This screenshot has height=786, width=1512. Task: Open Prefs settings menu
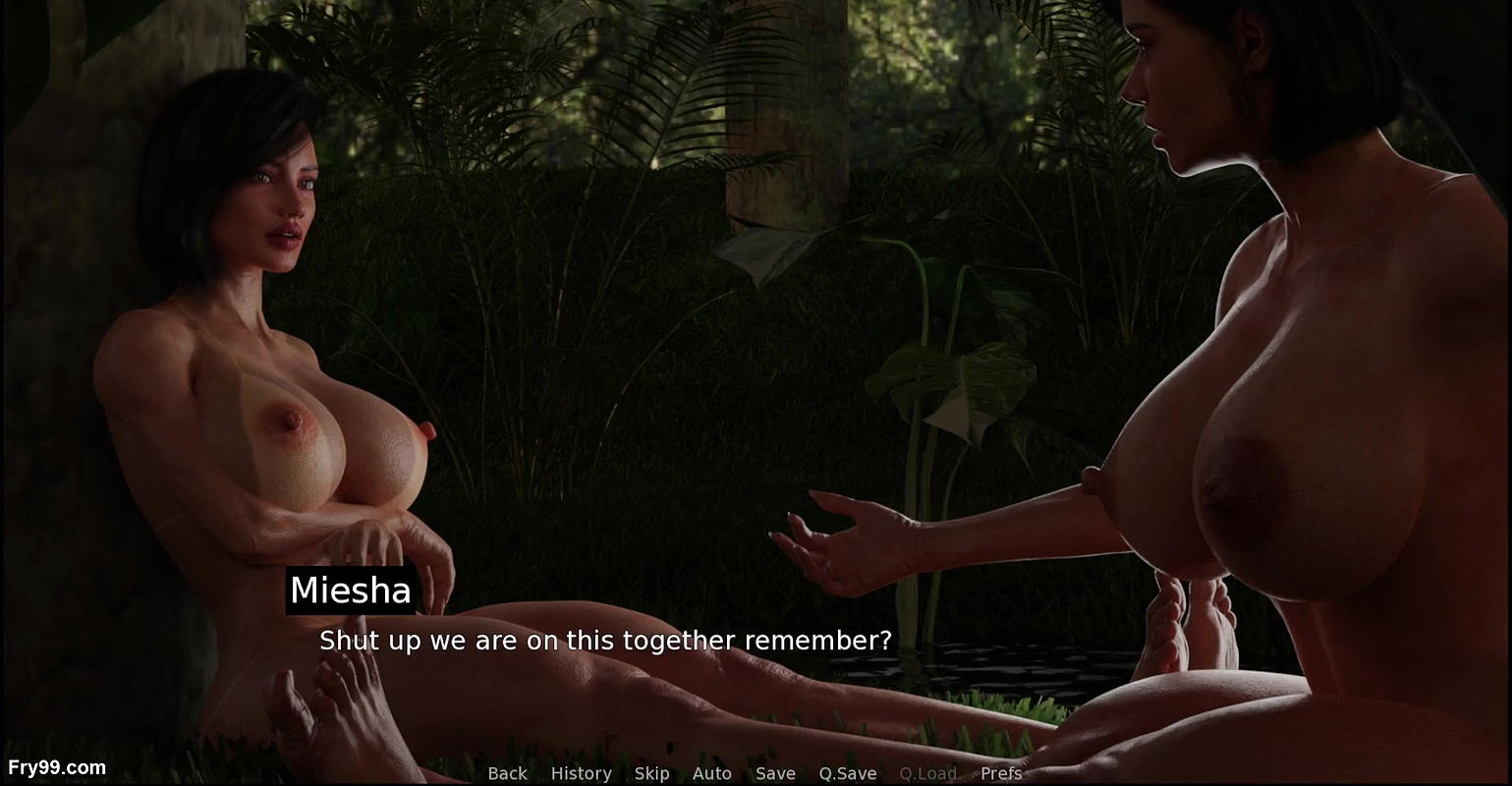(1001, 773)
